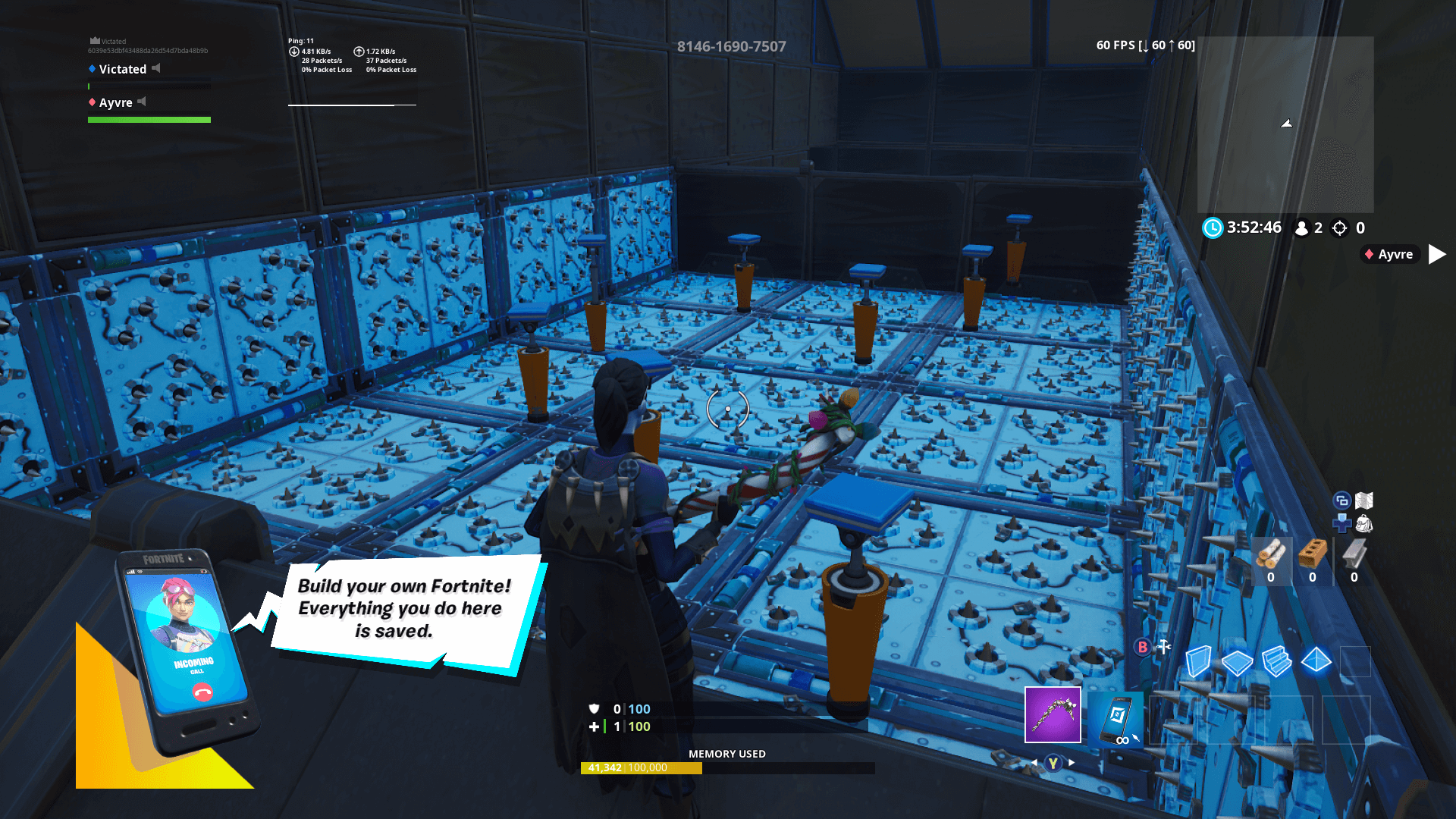Image resolution: width=1456 pixels, height=819 pixels.
Task: Open the map icon beside the minimap
Action: tap(1365, 500)
